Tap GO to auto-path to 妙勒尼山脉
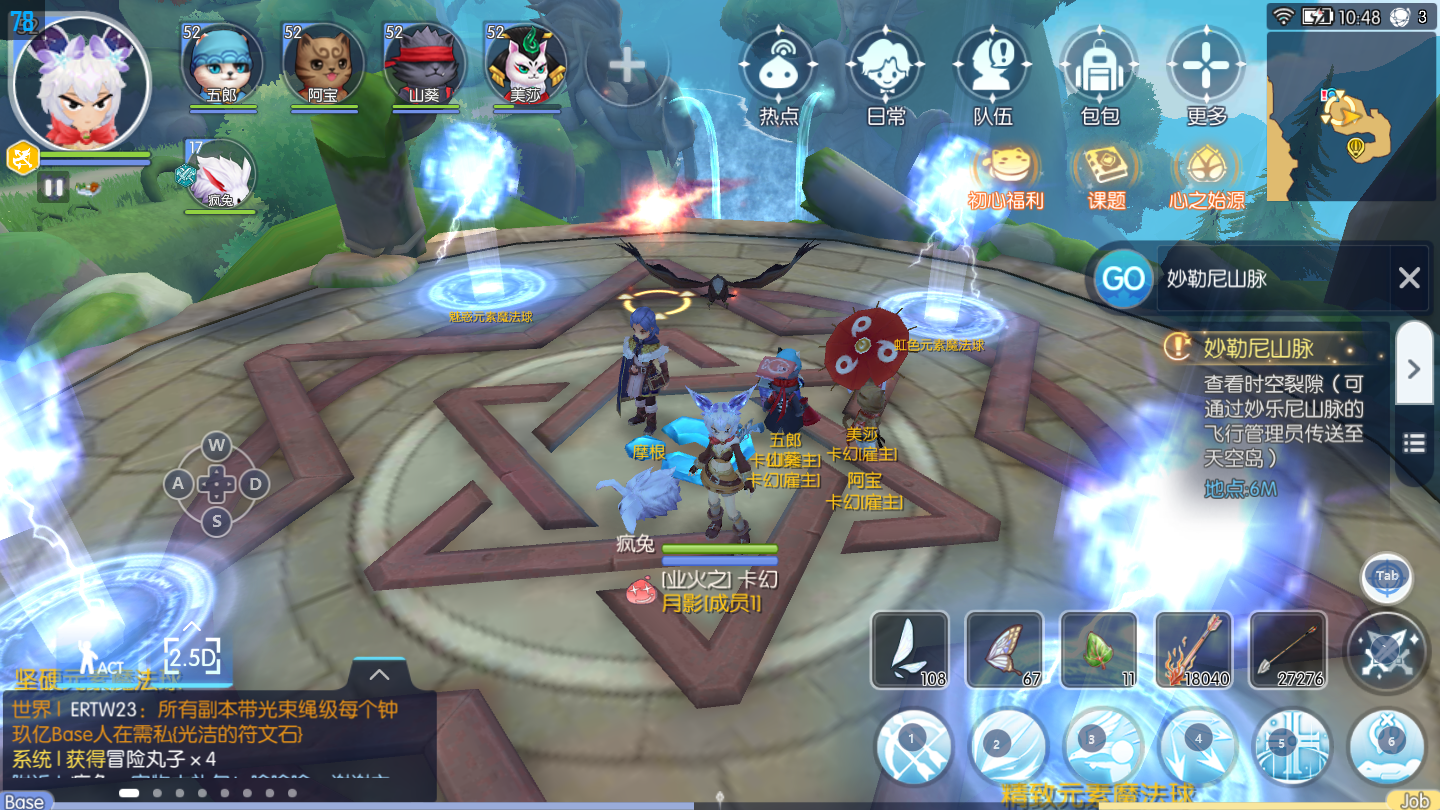Screen dimensions: 1440x810 [x=1122, y=279]
